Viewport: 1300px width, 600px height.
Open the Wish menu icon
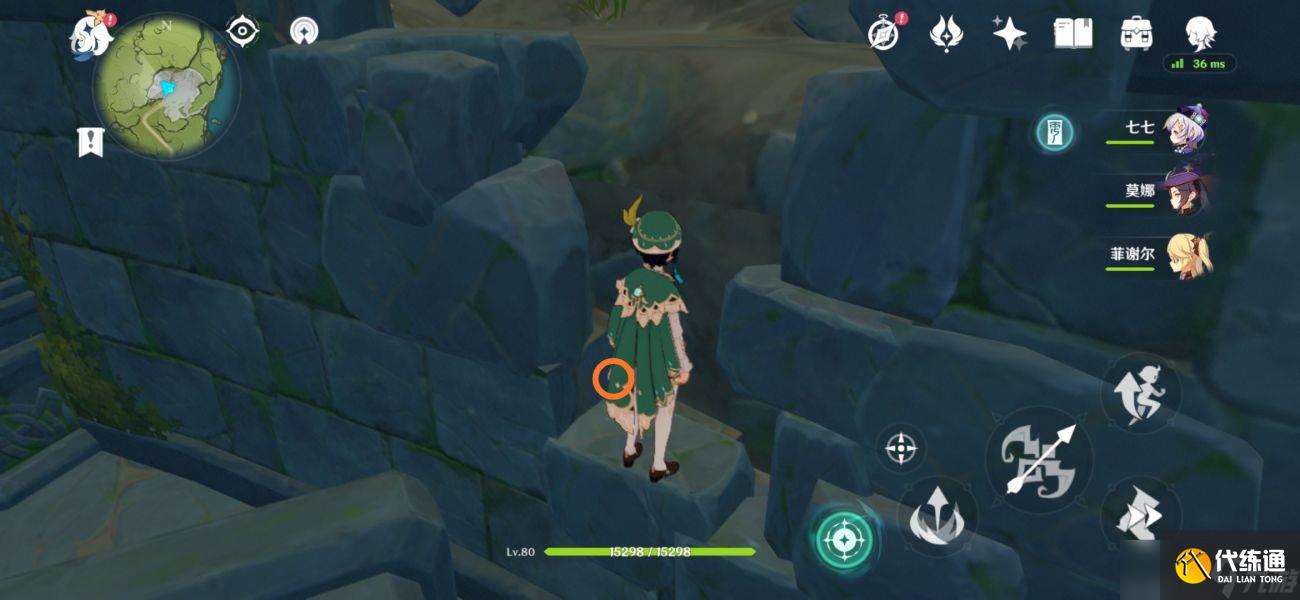[946, 33]
